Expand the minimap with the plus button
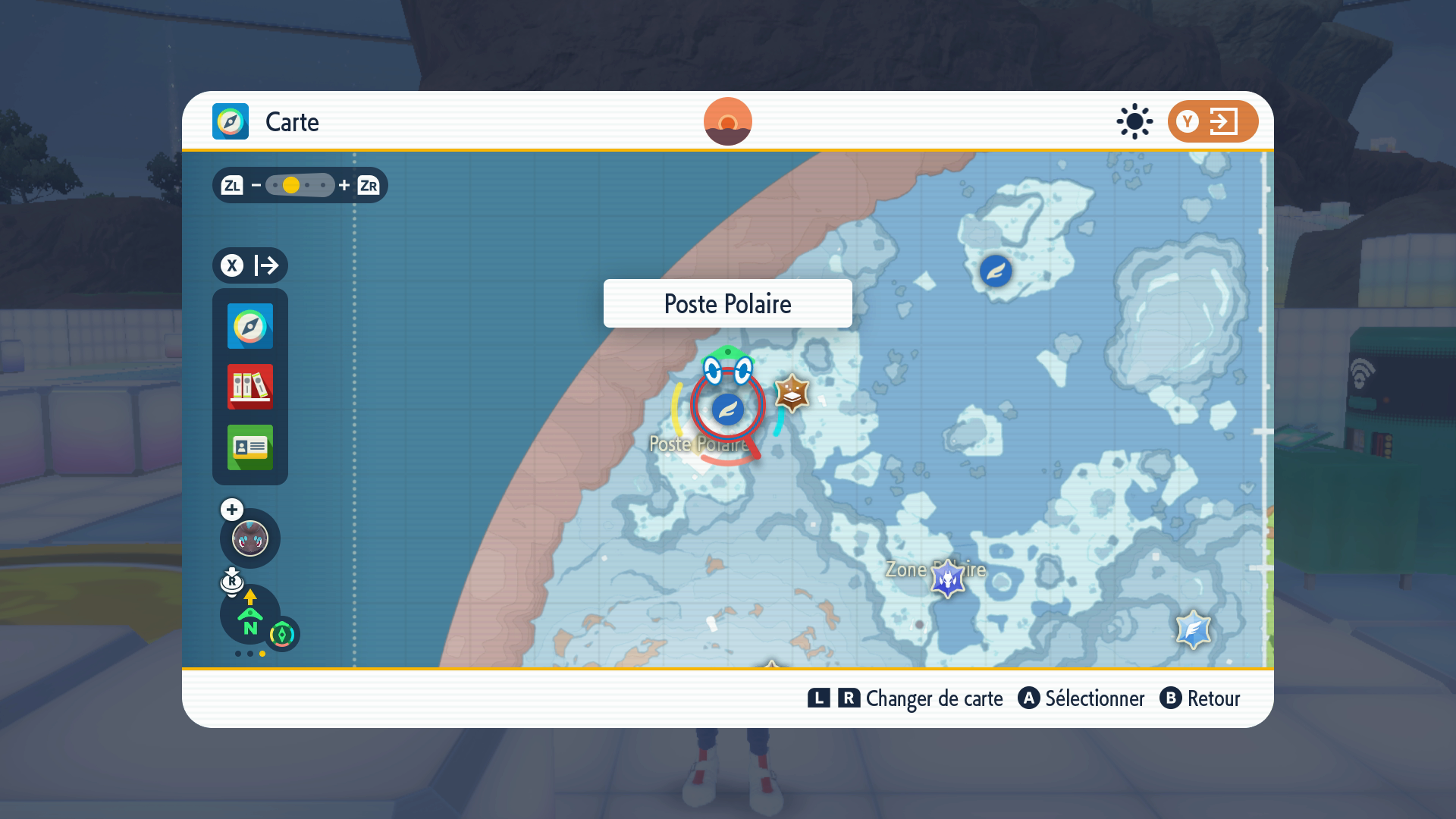Image resolution: width=1456 pixels, height=819 pixels. (x=231, y=510)
